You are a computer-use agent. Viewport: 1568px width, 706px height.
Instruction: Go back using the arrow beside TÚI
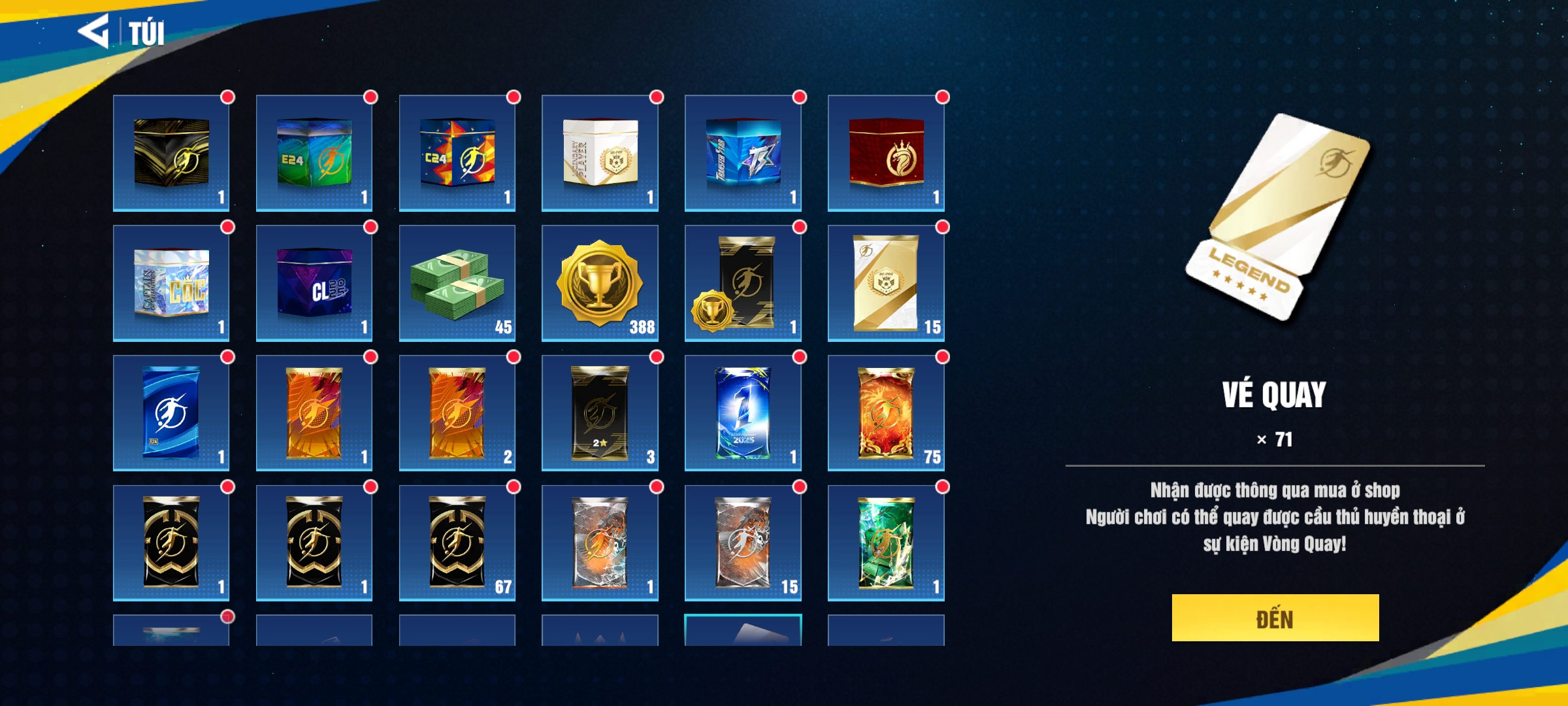click(x=93, y=31)
